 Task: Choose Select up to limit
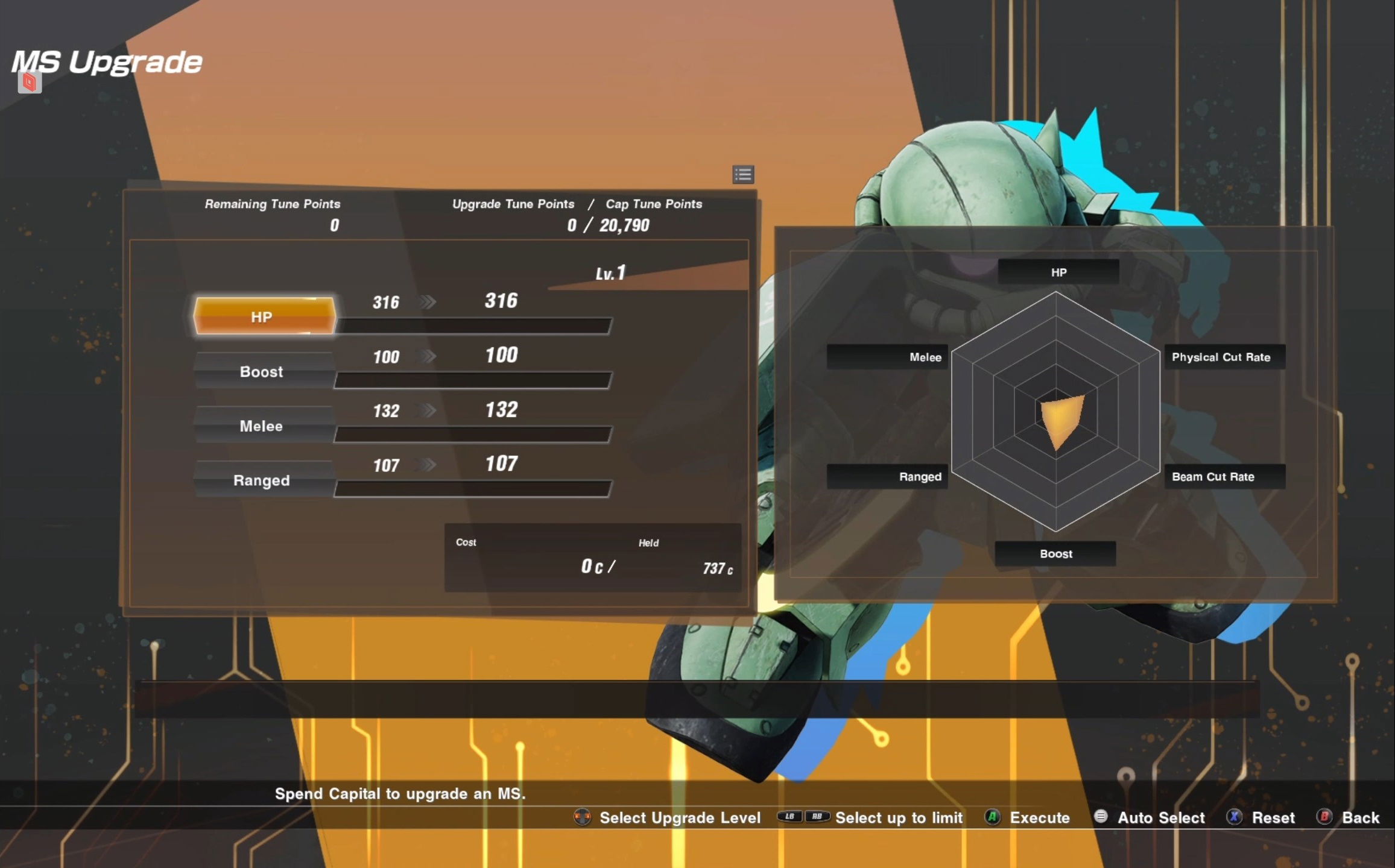pyautogui.click(x=871, y=818)
